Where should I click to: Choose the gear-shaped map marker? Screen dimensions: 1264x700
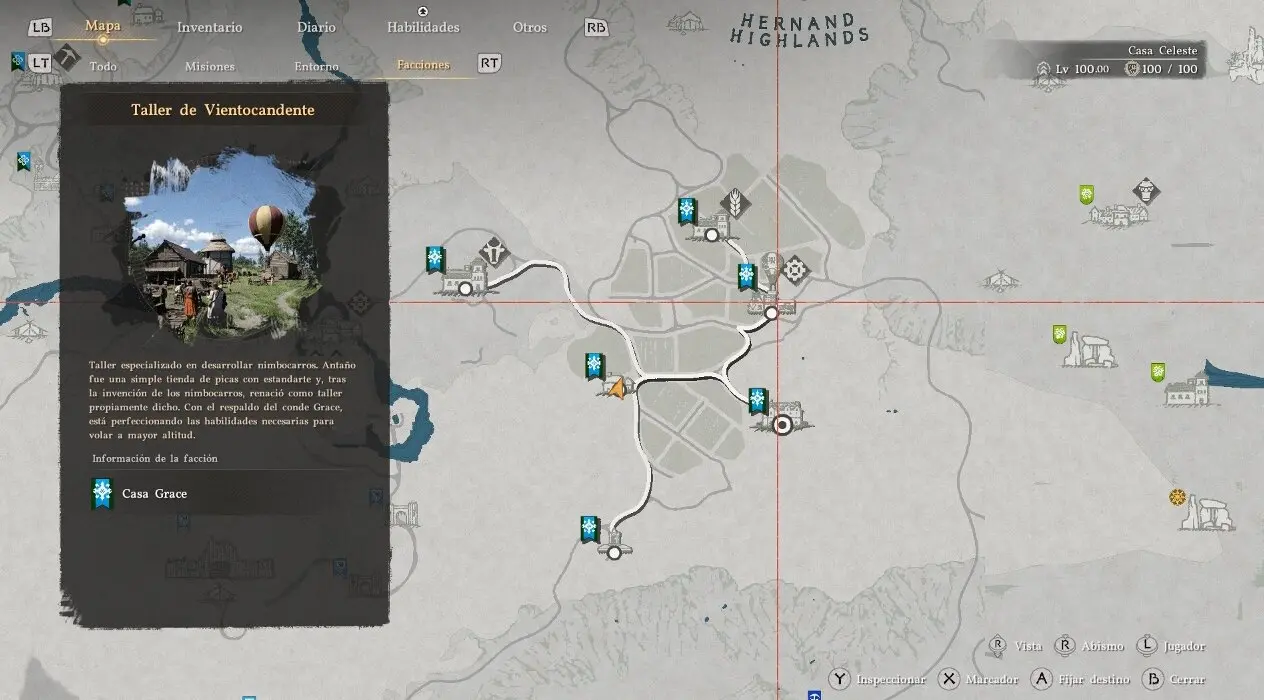[795, 269]
